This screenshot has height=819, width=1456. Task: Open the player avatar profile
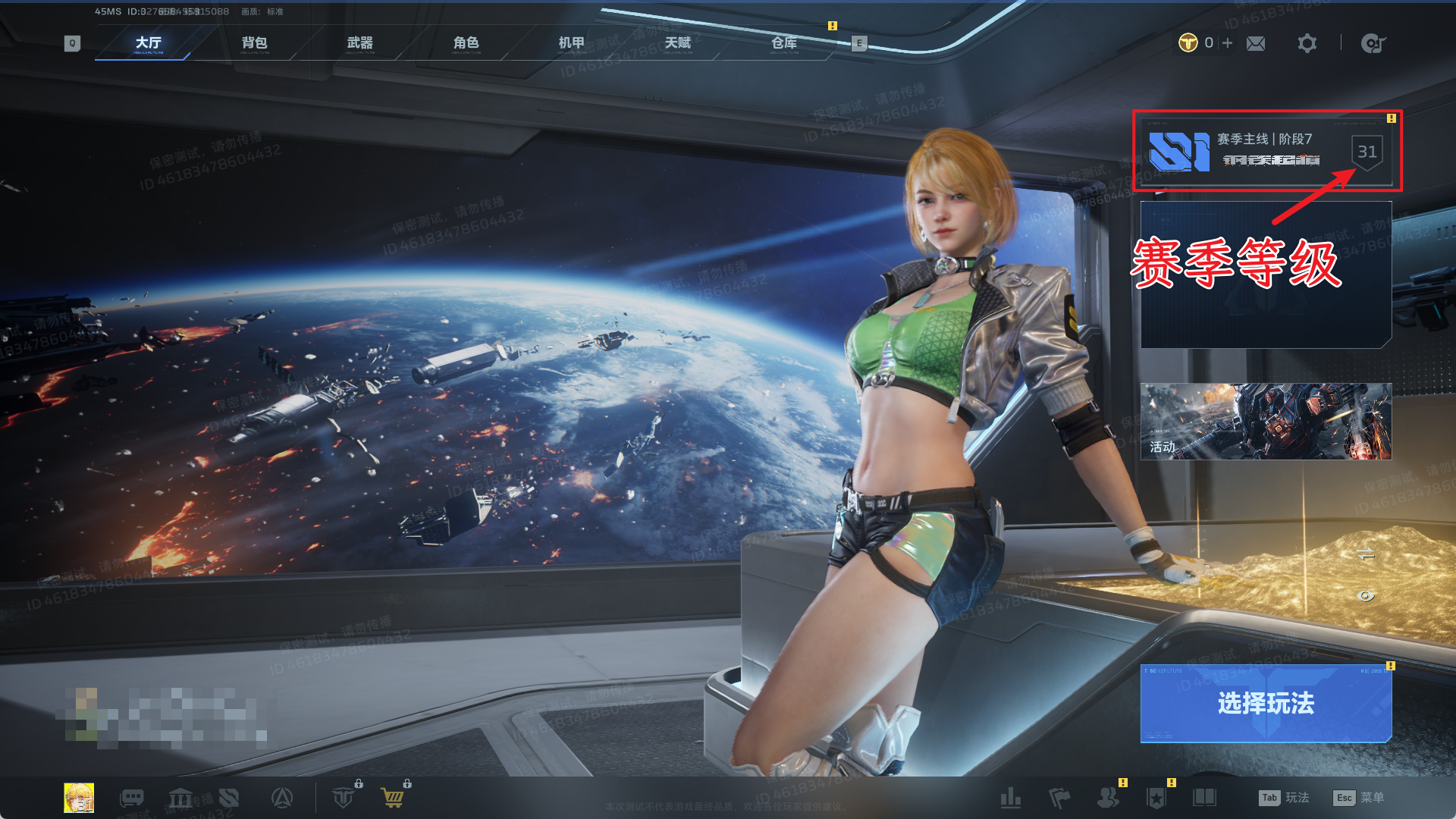coord(79,798)
